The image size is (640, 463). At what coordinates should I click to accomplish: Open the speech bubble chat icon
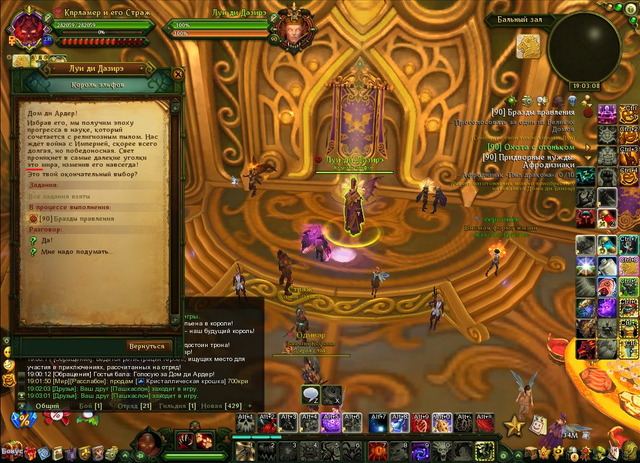(x=310, y=395)
